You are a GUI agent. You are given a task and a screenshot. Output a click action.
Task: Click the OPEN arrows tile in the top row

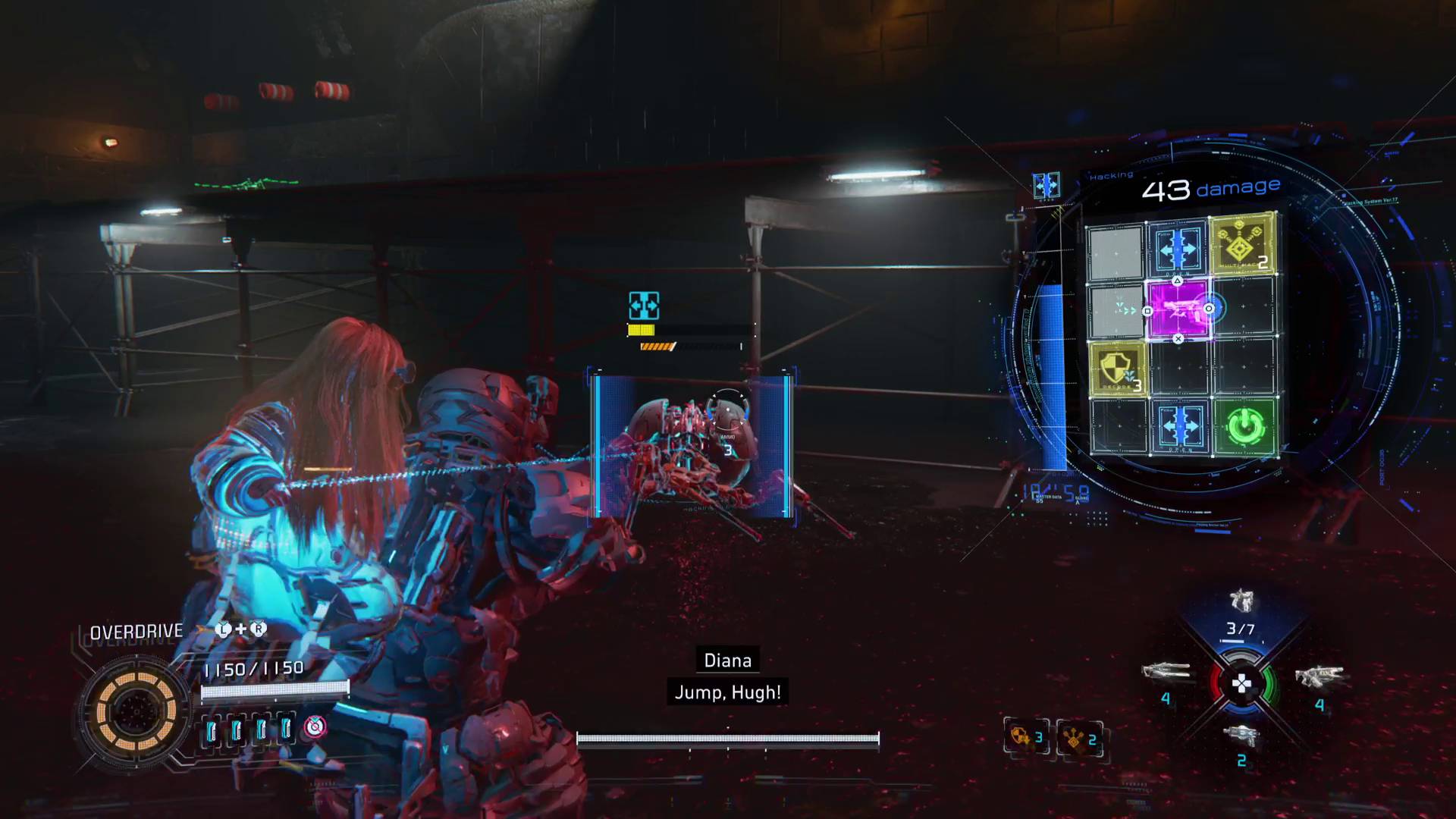[1177, 248]
